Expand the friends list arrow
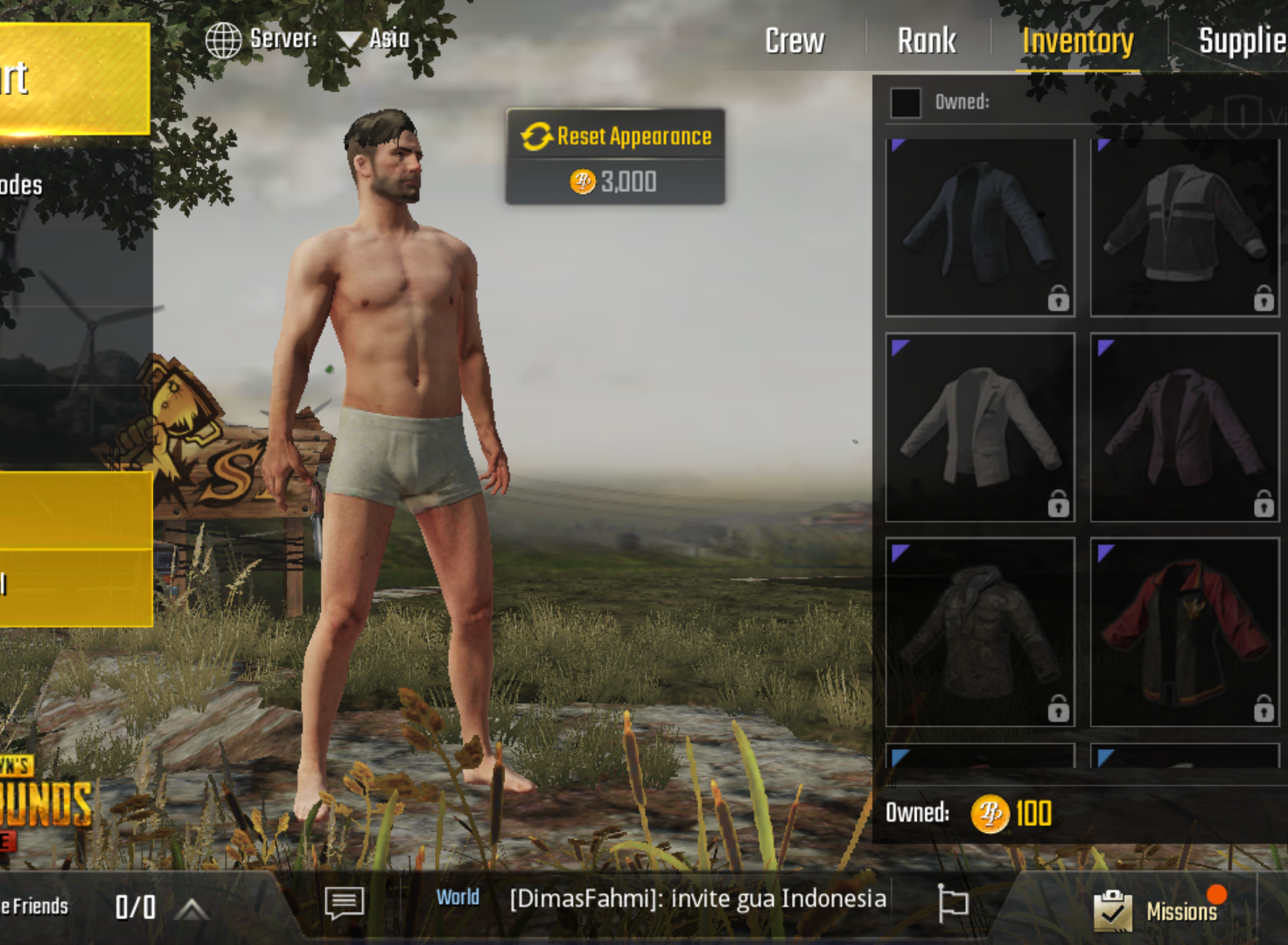This screenshot has width=1288, height=945. tap(191, 909)
